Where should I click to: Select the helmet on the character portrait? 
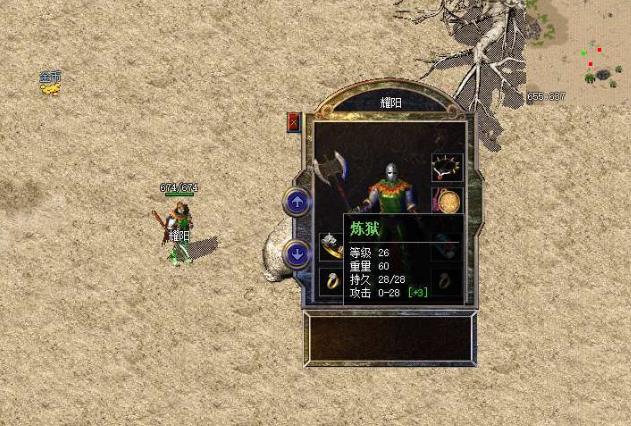[x=391, y=172]
